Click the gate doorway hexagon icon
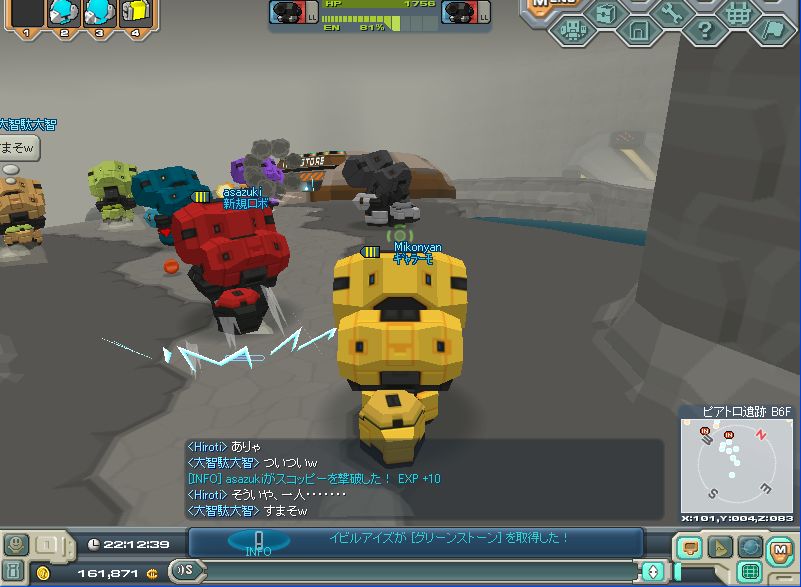Screen dimensions: 801x587 [638, 30]
